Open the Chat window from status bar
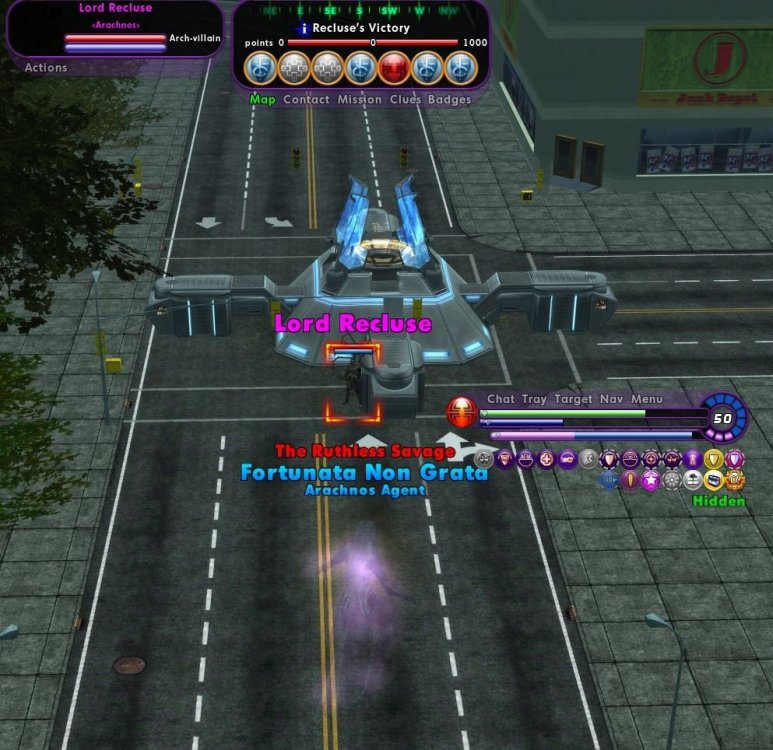The height and width of the screenshot is (750, 773). [x=501, y=399]
